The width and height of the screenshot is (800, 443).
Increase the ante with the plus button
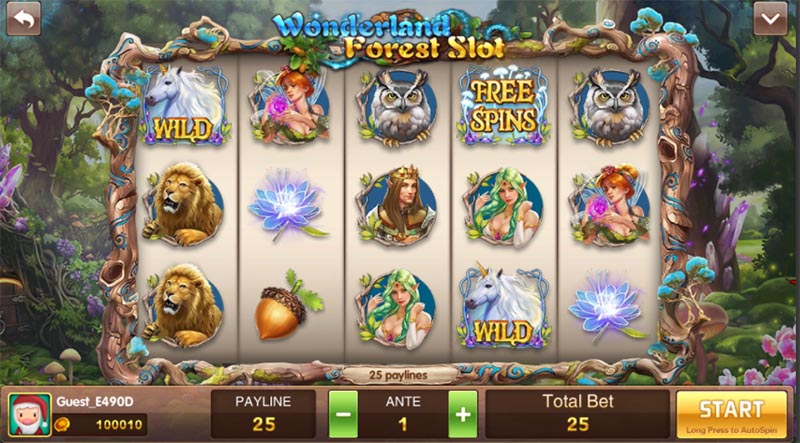pos(462,413)
